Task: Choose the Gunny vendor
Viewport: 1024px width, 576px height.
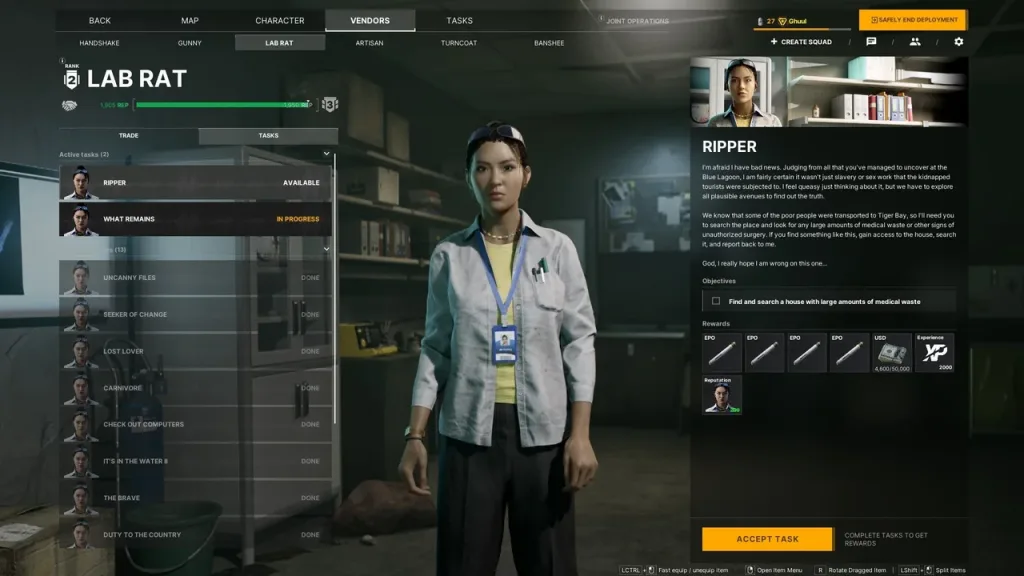Action: click(190, 43)
